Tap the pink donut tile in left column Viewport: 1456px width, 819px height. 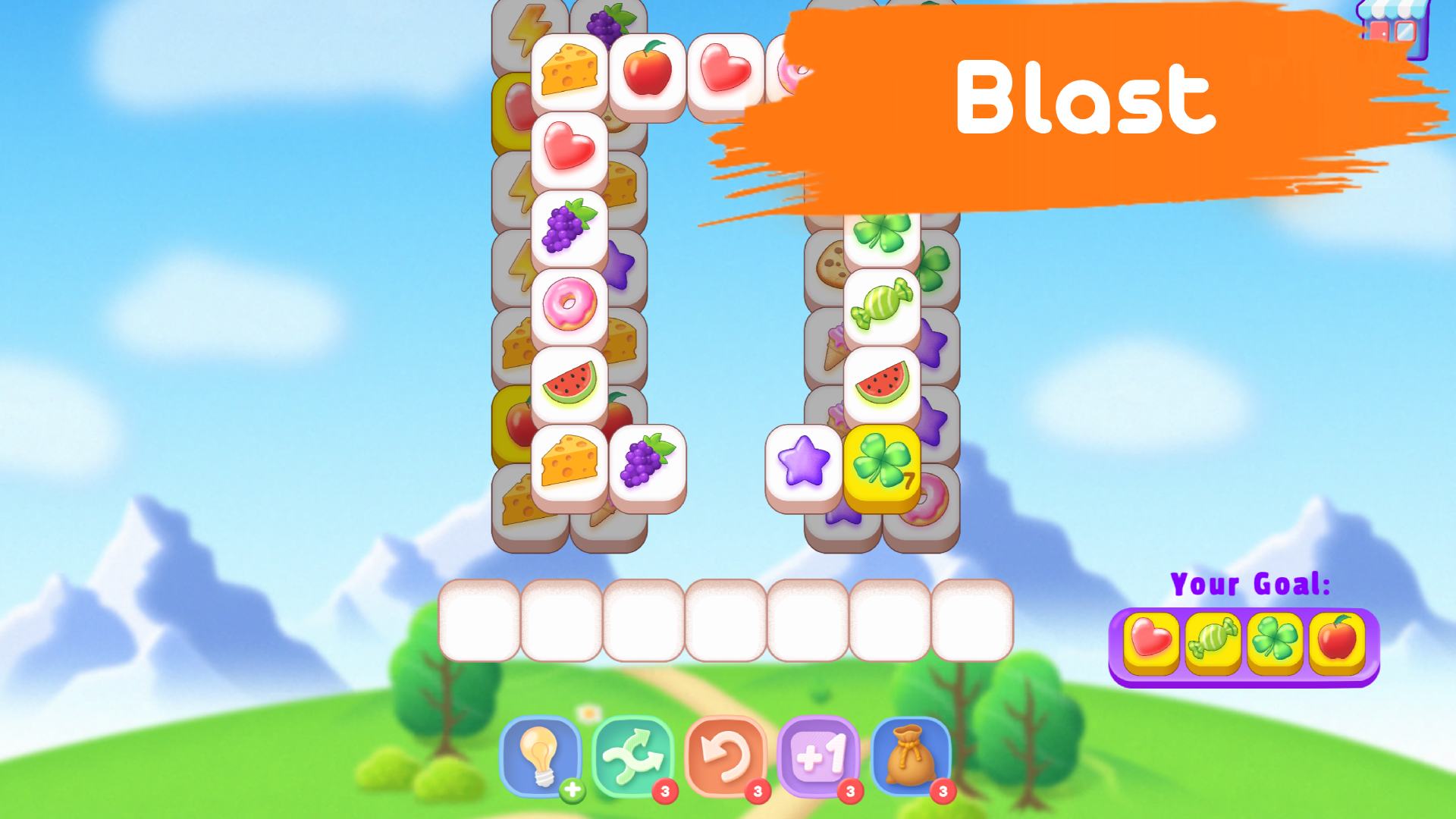click(x=570, y=302)
